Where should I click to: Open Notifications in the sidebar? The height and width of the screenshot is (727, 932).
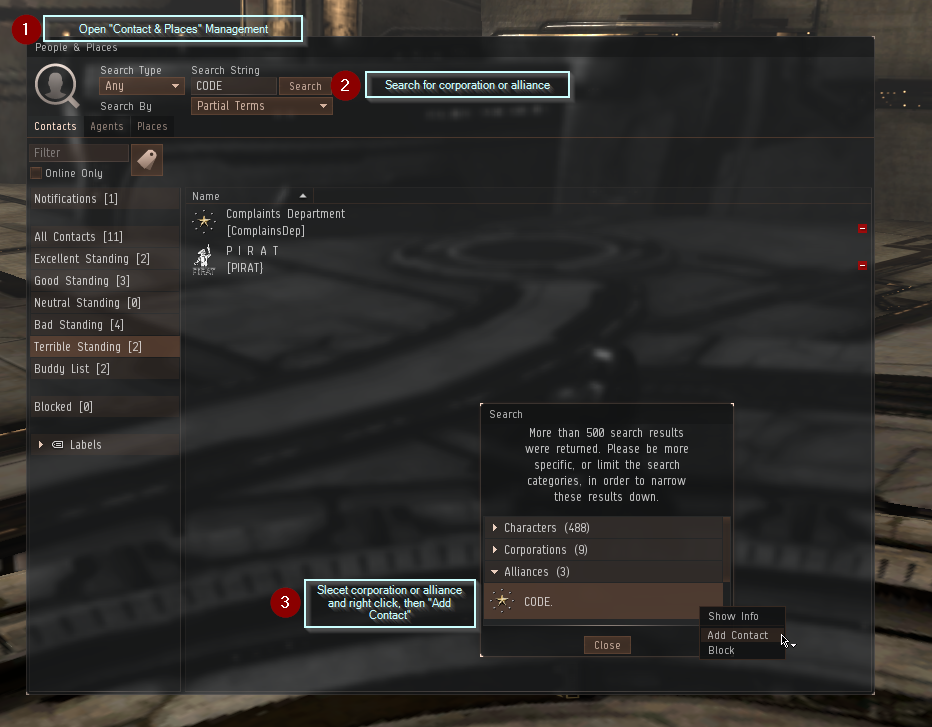pos(76,199)
